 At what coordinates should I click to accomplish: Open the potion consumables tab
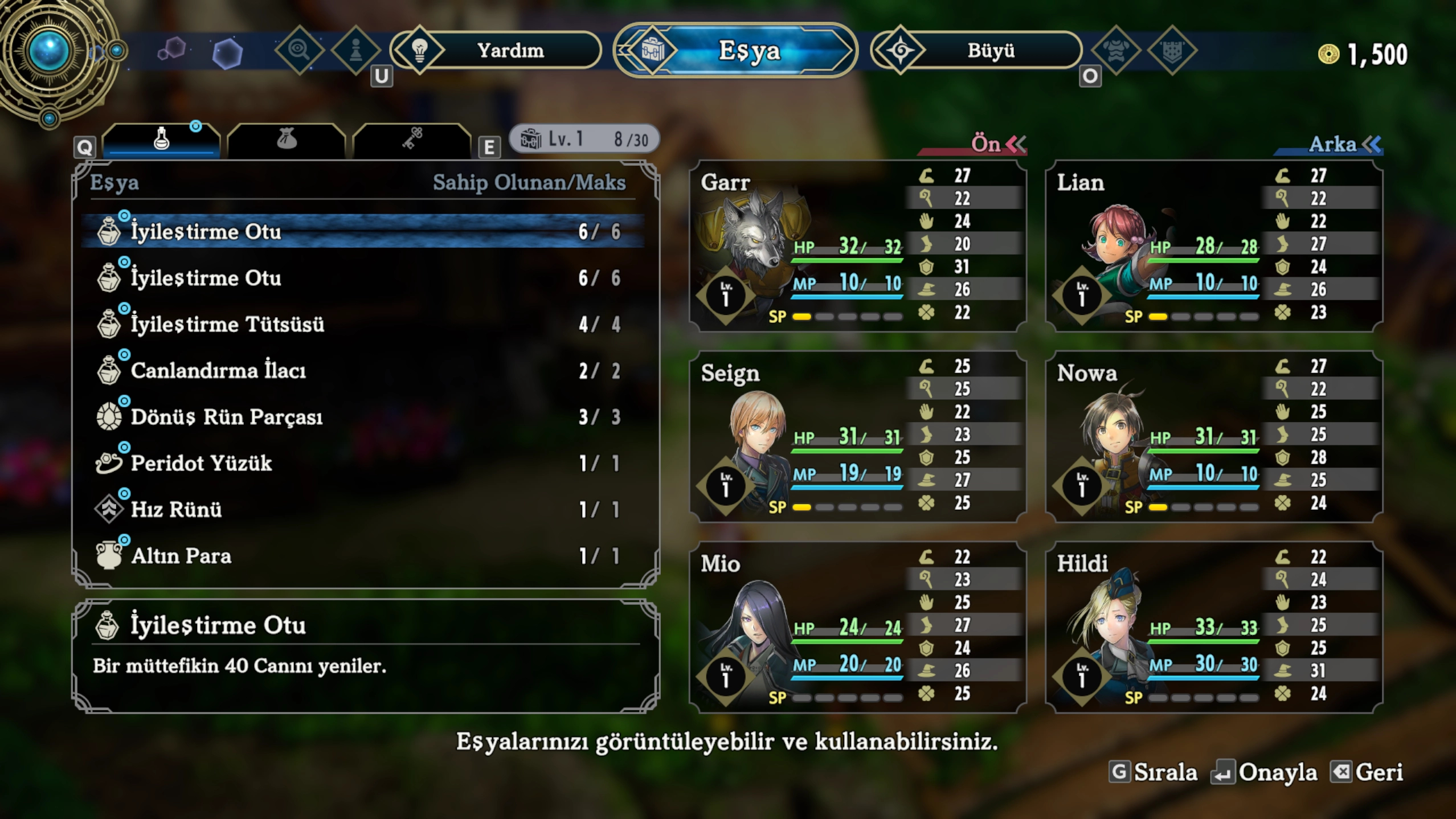(x=162, y=140)
